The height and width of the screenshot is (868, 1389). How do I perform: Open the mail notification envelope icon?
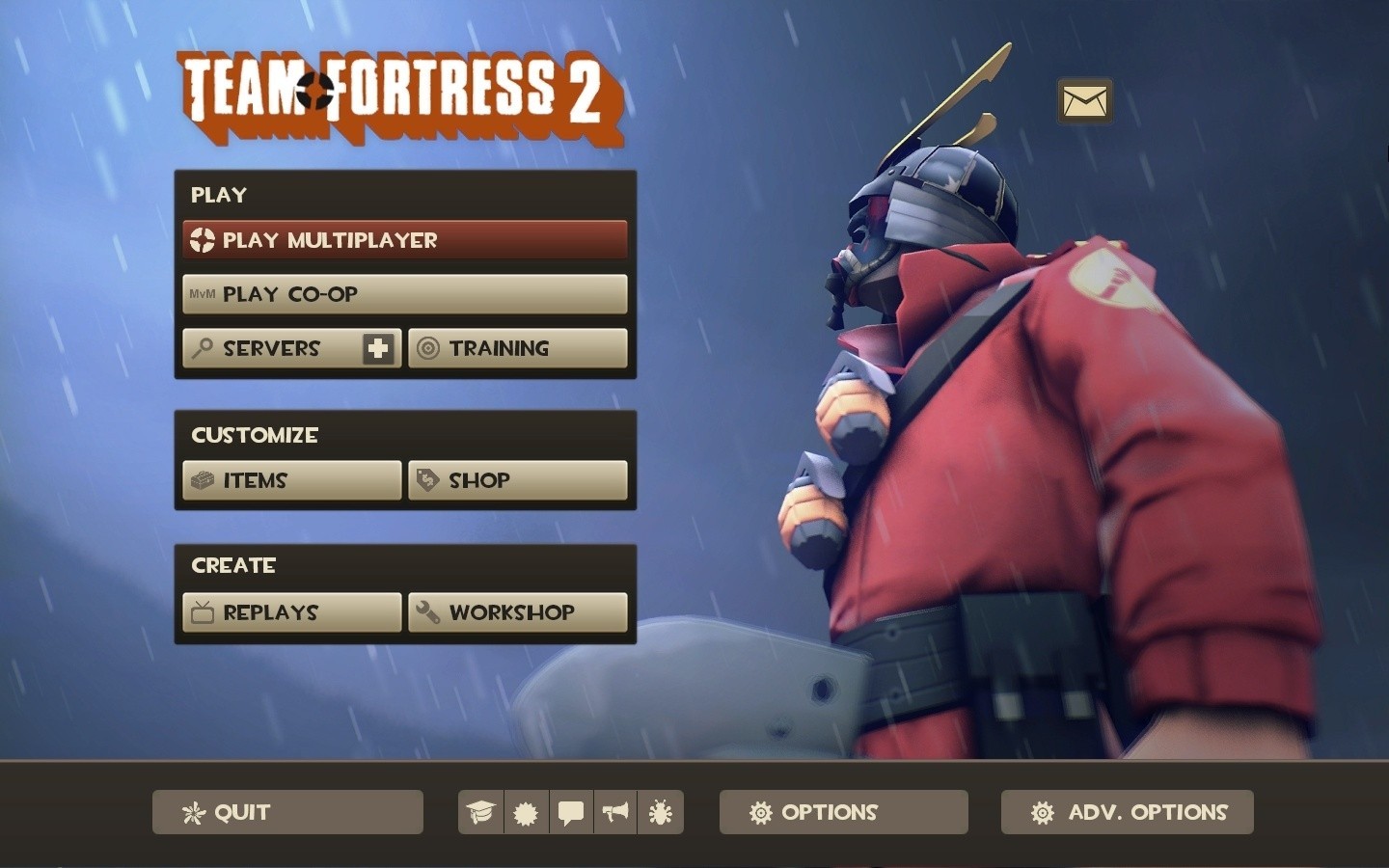[1085, 99]
